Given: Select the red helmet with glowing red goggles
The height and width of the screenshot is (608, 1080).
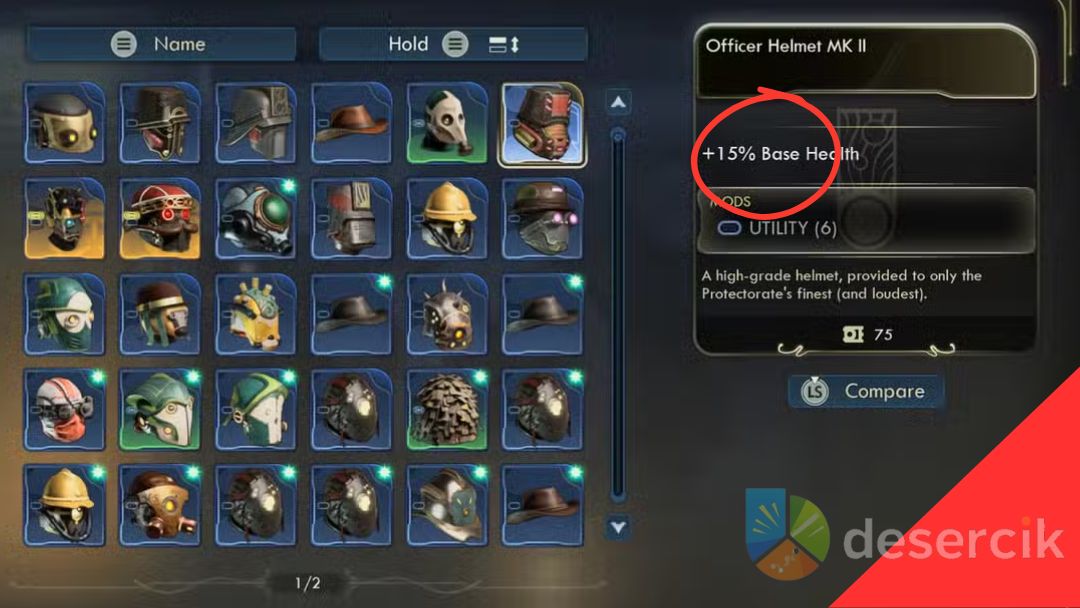Looking at the screenshot, I should click(160, 218).
